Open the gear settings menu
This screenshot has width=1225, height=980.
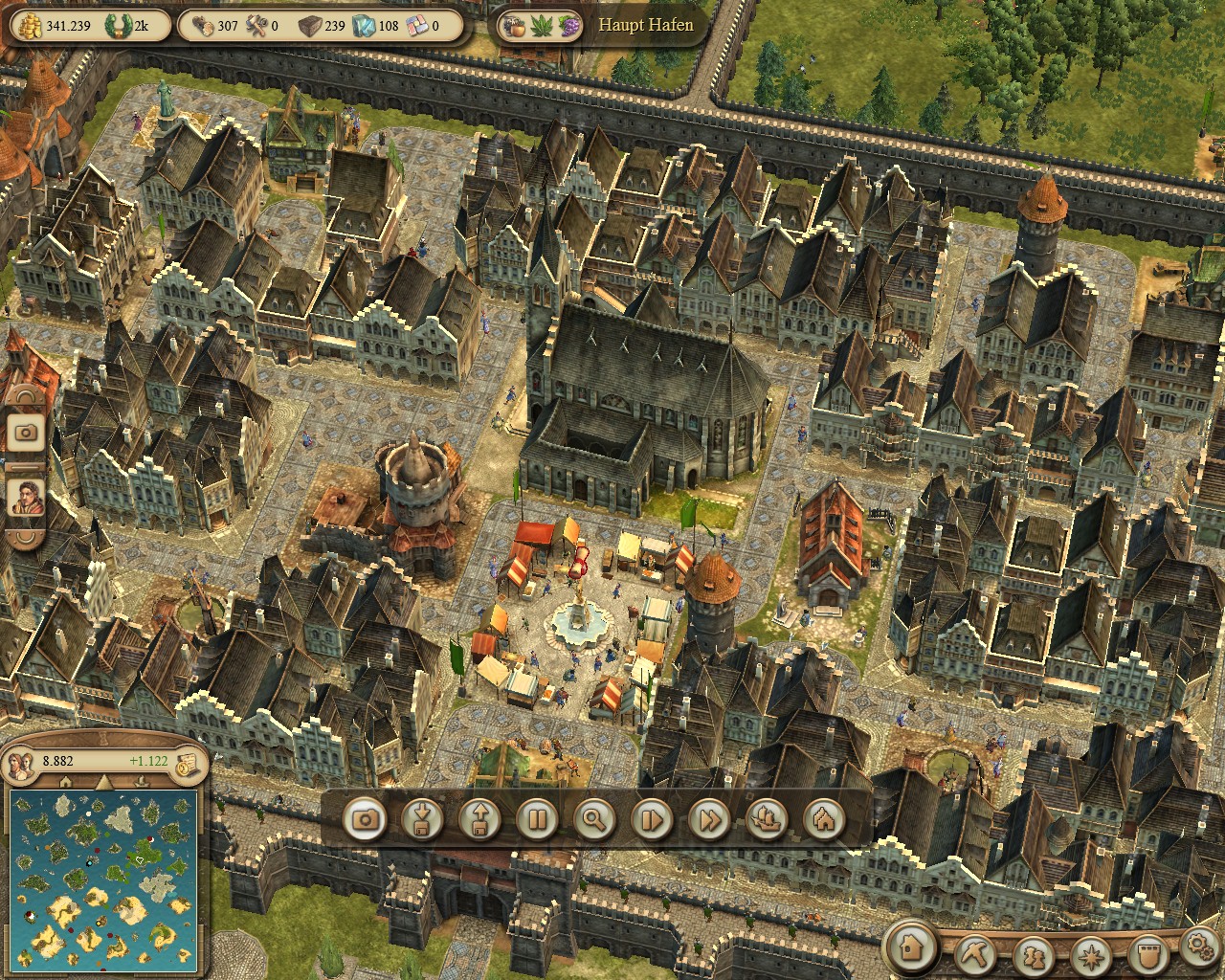pyautogui.click(x=1198, y=947)
